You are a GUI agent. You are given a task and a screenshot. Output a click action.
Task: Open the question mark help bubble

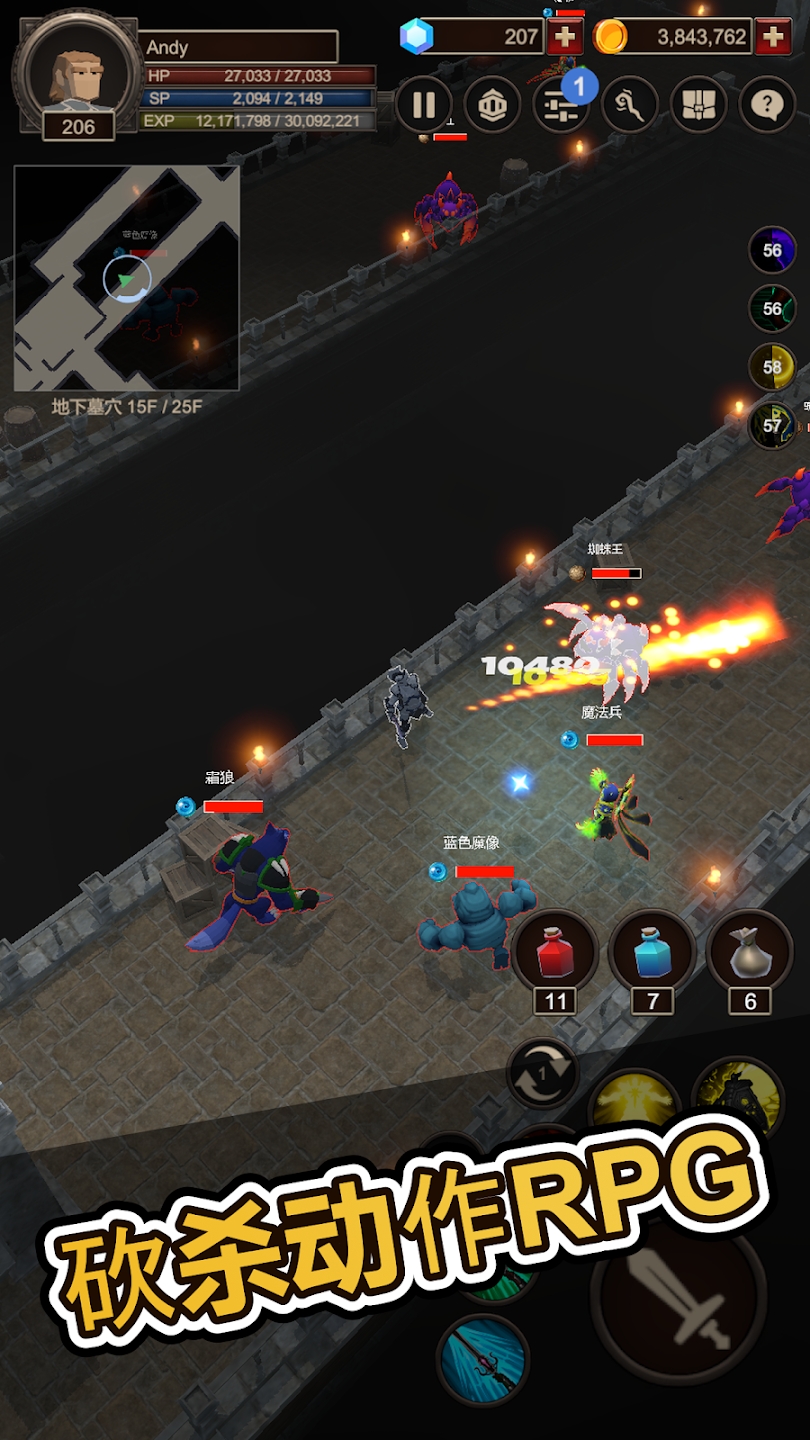[767, 105]
